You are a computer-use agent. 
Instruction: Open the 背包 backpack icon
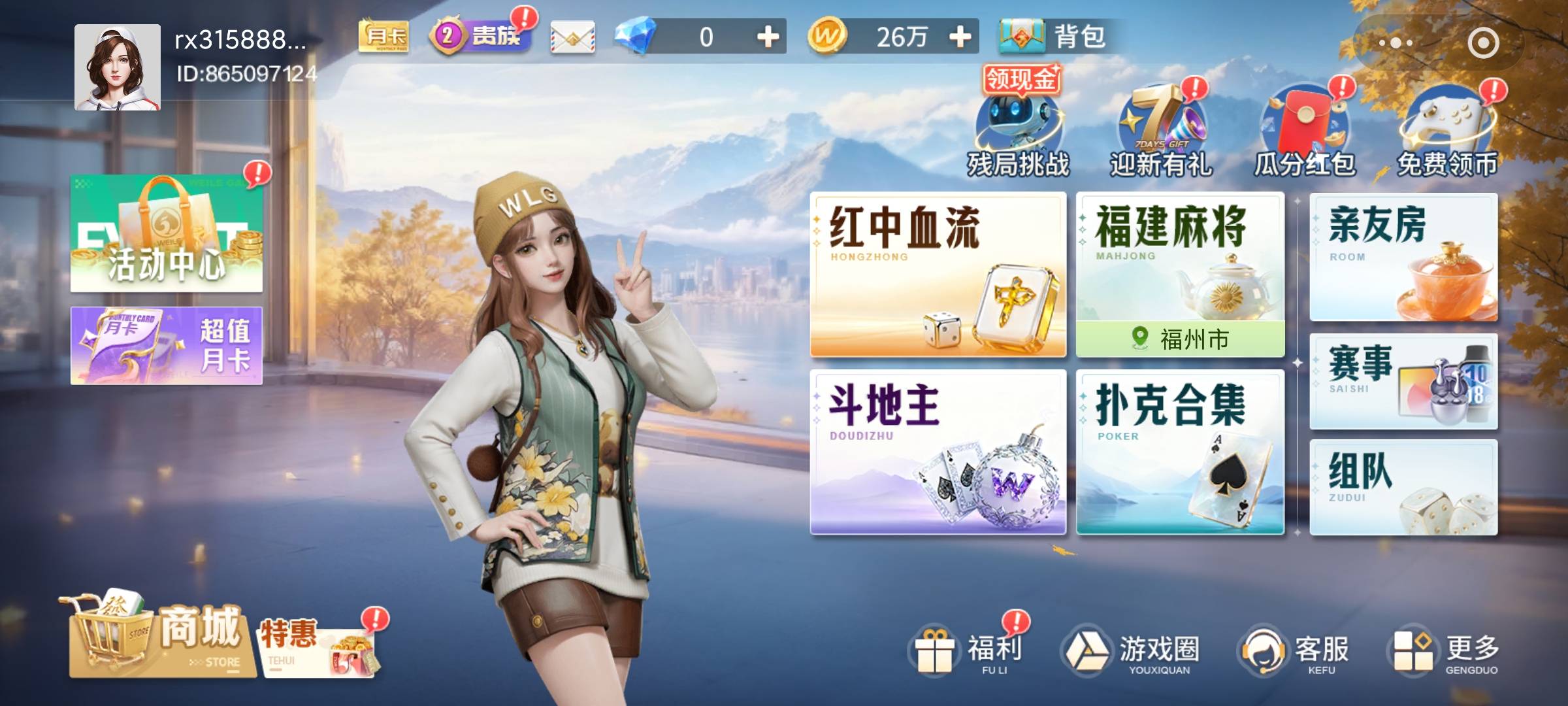coord(1021,39)
